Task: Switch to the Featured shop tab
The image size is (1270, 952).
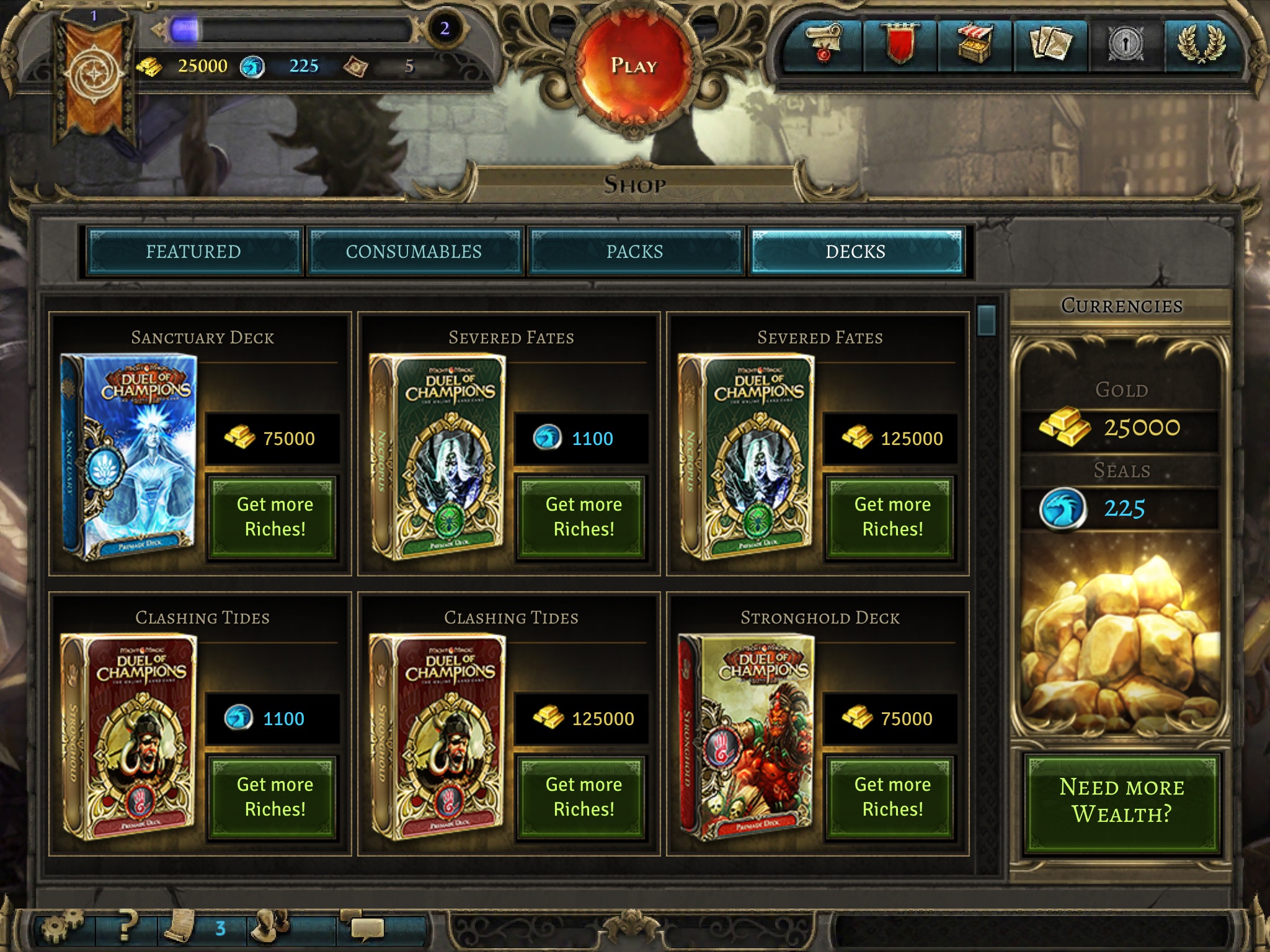Action: point(193,252)
